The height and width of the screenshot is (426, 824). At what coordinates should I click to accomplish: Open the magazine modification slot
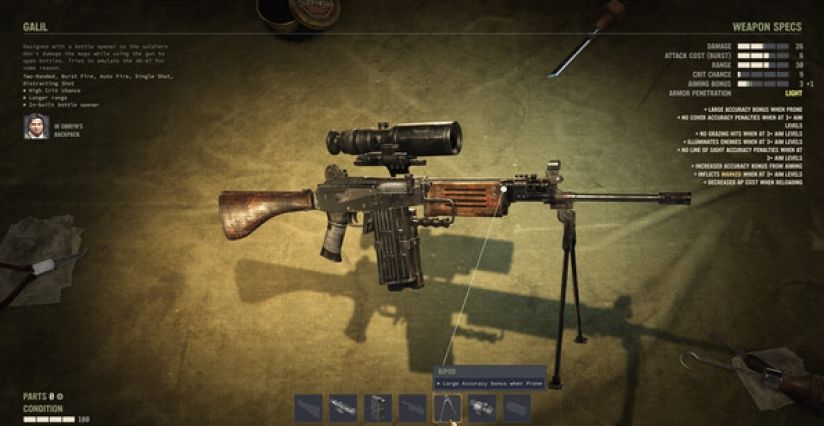pyautogui.click(x=378, y=407)
